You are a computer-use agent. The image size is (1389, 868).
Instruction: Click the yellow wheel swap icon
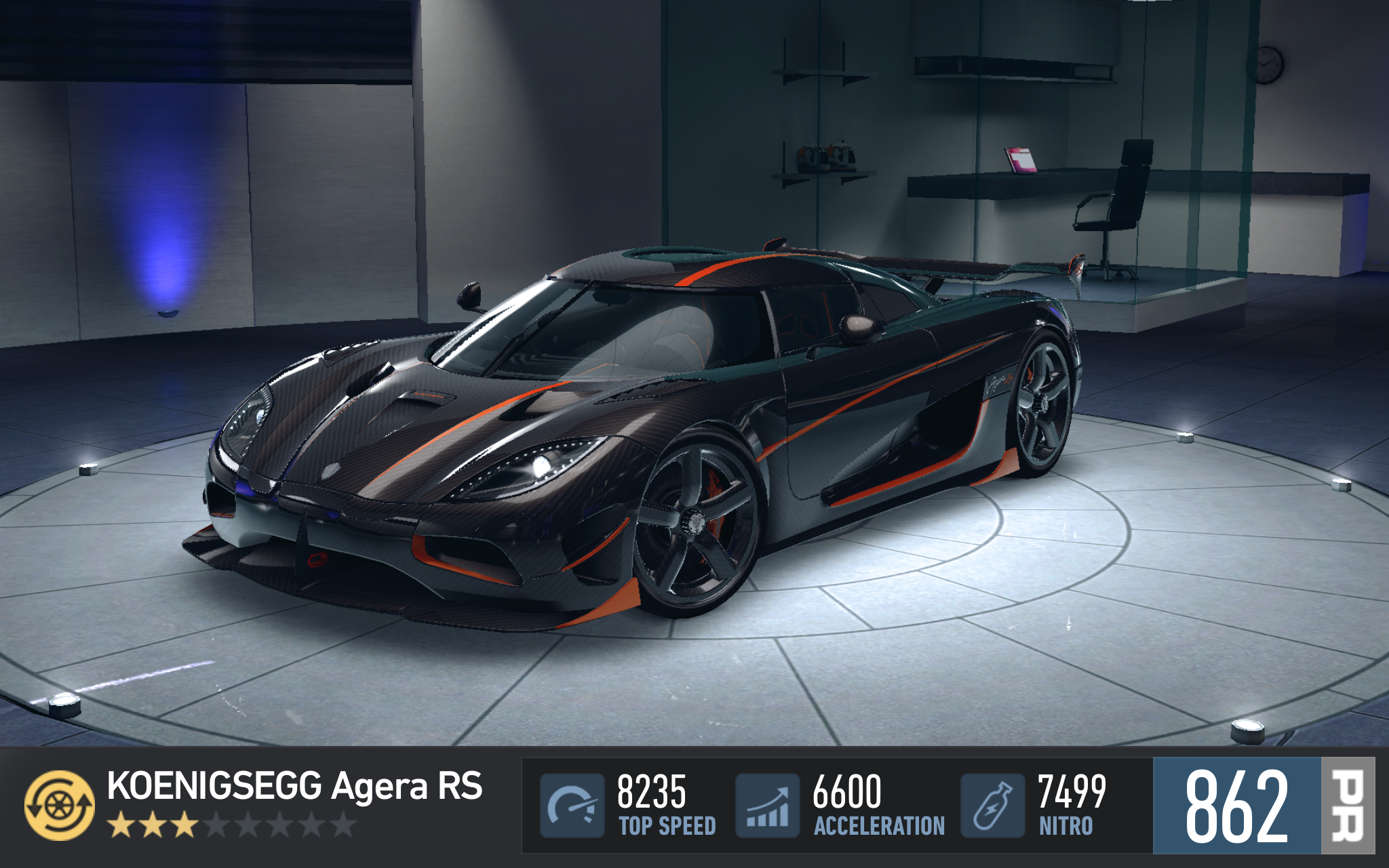click(60, 805)
